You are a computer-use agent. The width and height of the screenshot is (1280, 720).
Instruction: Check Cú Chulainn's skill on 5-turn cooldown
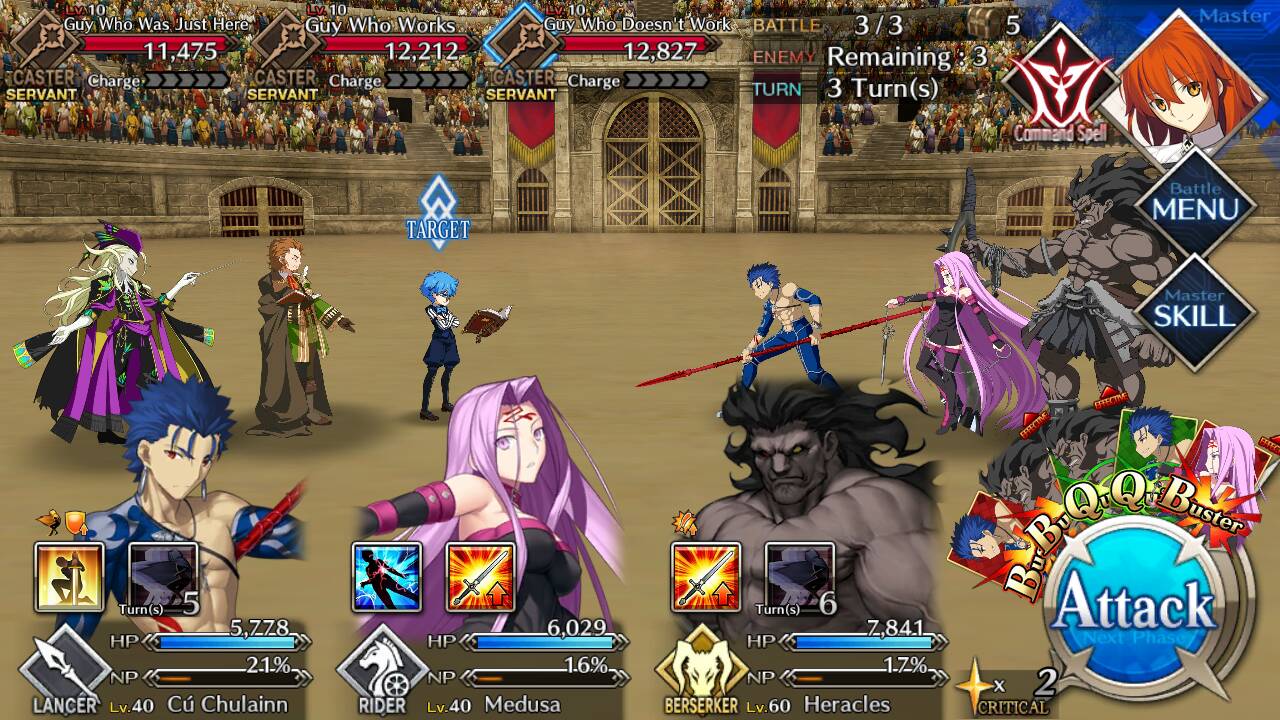[163, 578]
